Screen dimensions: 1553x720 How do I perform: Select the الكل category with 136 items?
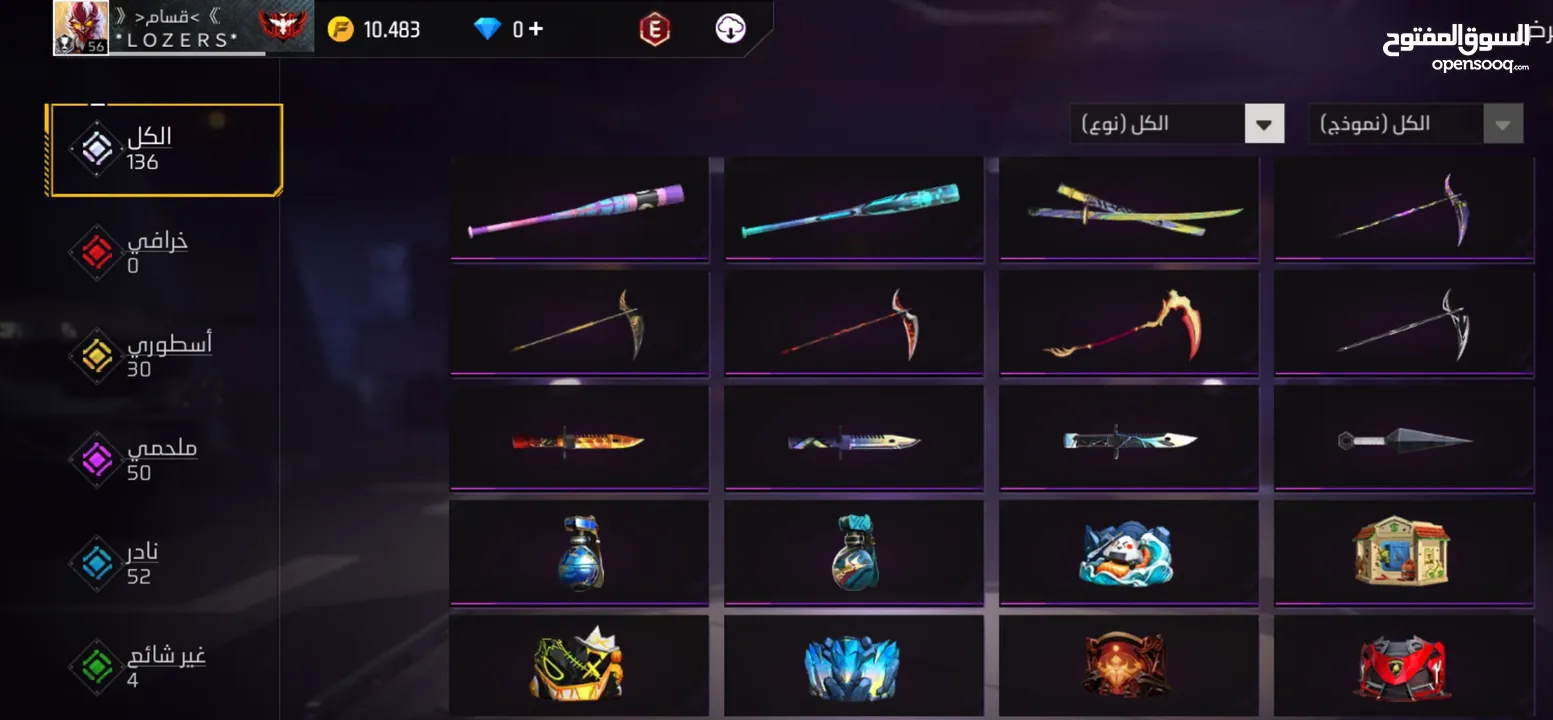click(x=166, y=150)
